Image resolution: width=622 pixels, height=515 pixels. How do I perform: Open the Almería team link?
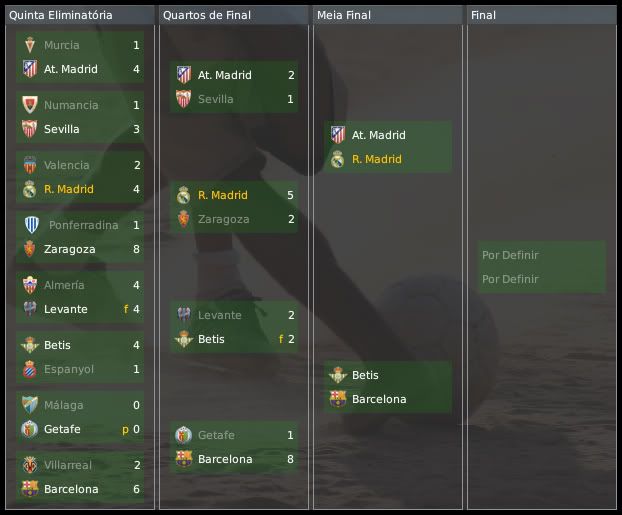(64, 285)
